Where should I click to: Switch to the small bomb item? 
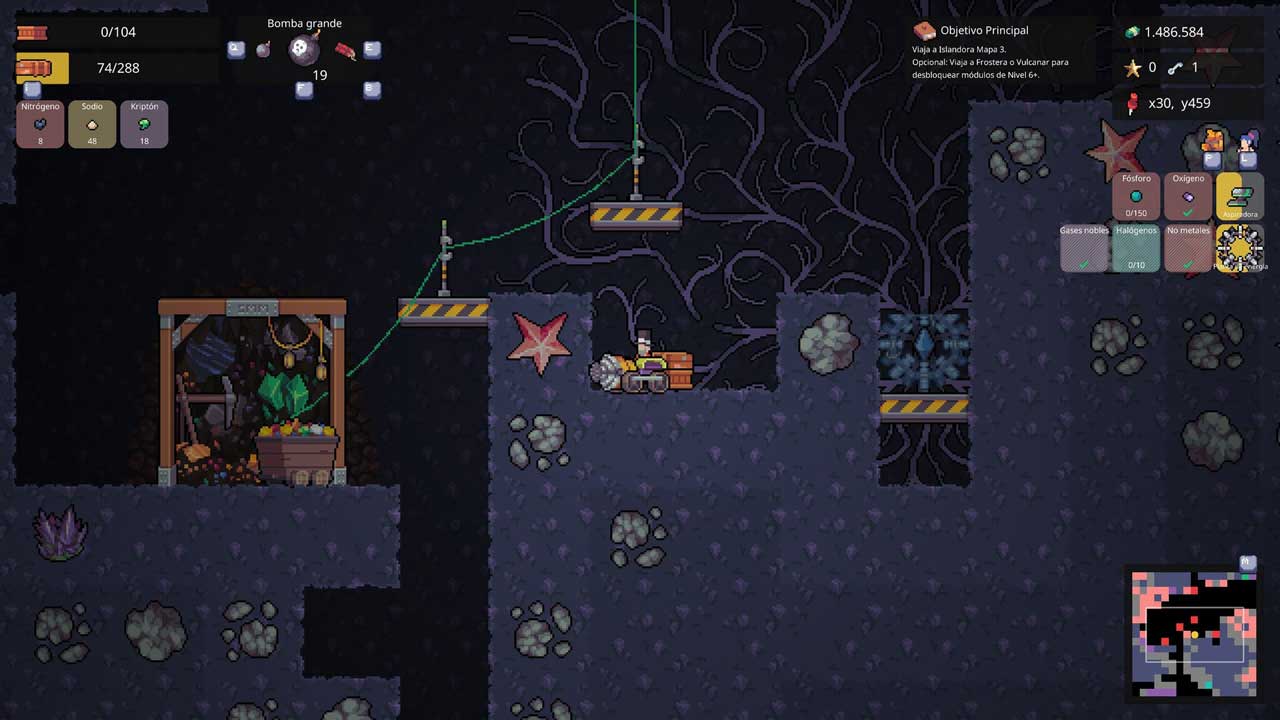click(263, 49)
